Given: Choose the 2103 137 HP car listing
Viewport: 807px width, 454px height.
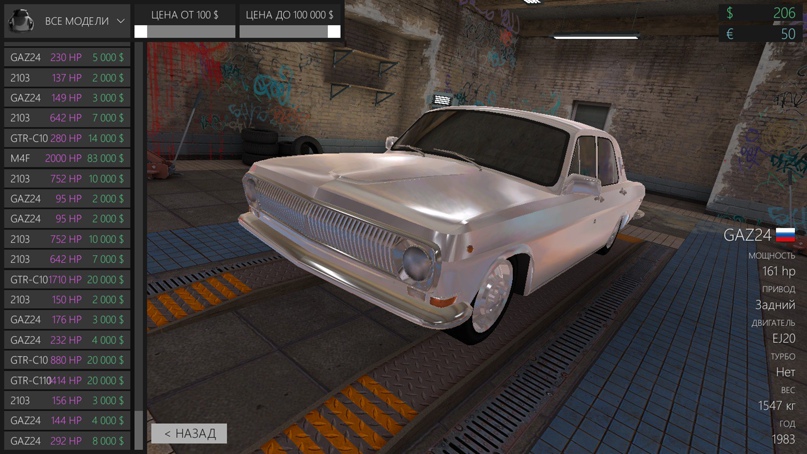Looking at the screenshot, I should [x=67, y=78].
